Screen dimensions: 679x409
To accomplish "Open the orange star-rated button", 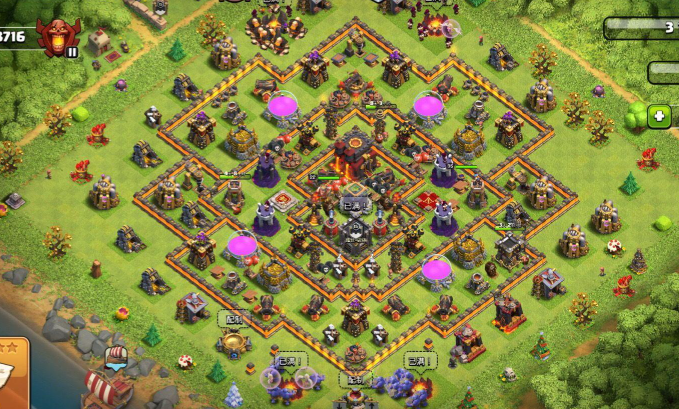I will coord(12,371).
